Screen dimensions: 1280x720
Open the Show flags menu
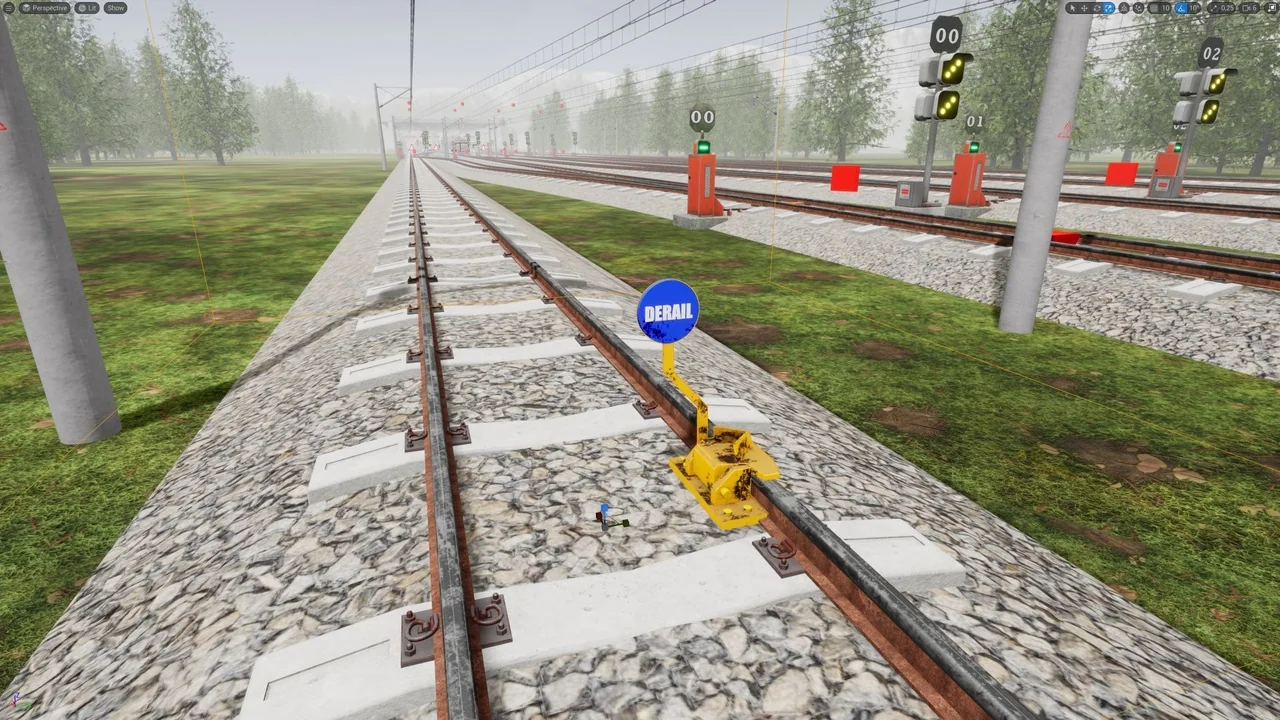pos(115,7)
